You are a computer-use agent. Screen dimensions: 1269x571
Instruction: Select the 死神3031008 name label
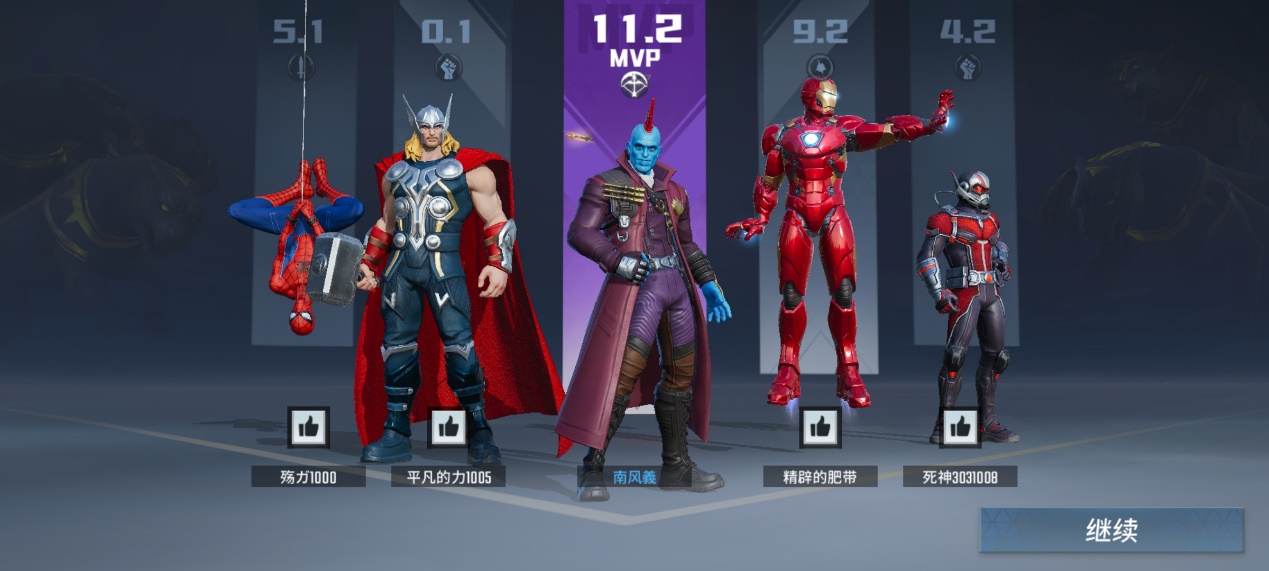(x=960, y=477)
